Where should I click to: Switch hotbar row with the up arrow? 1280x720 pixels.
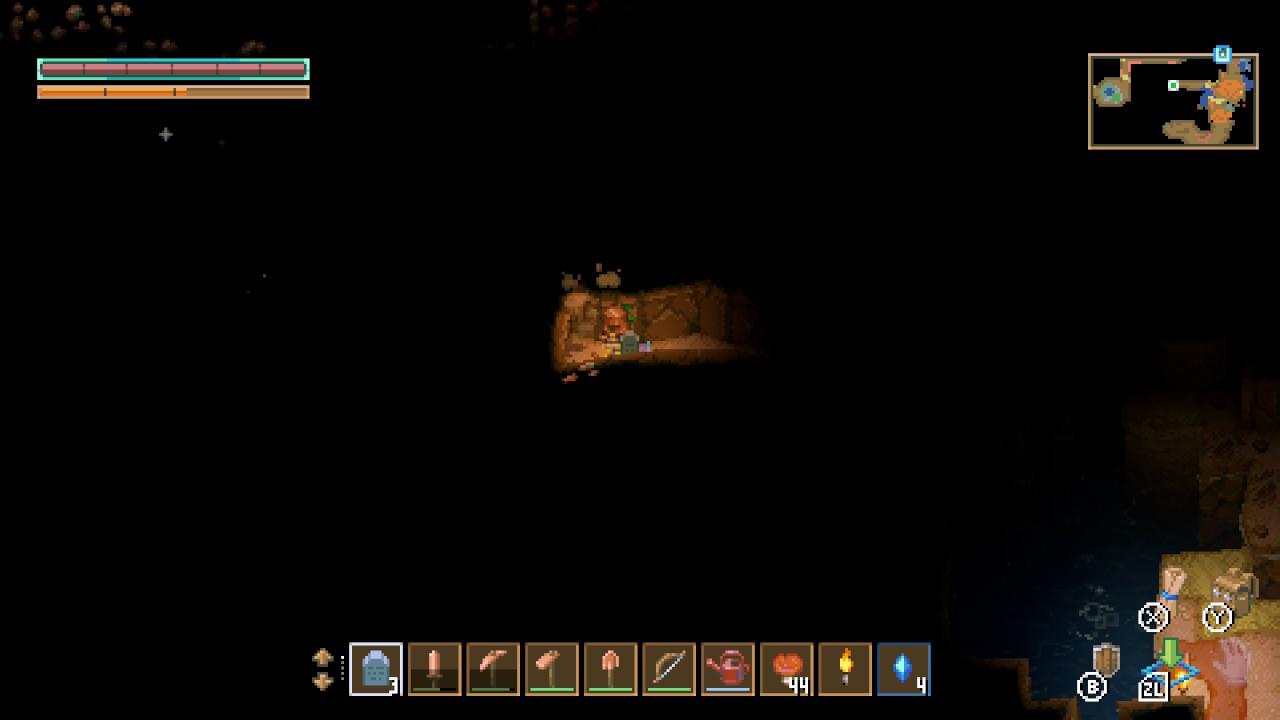(322, 658)
